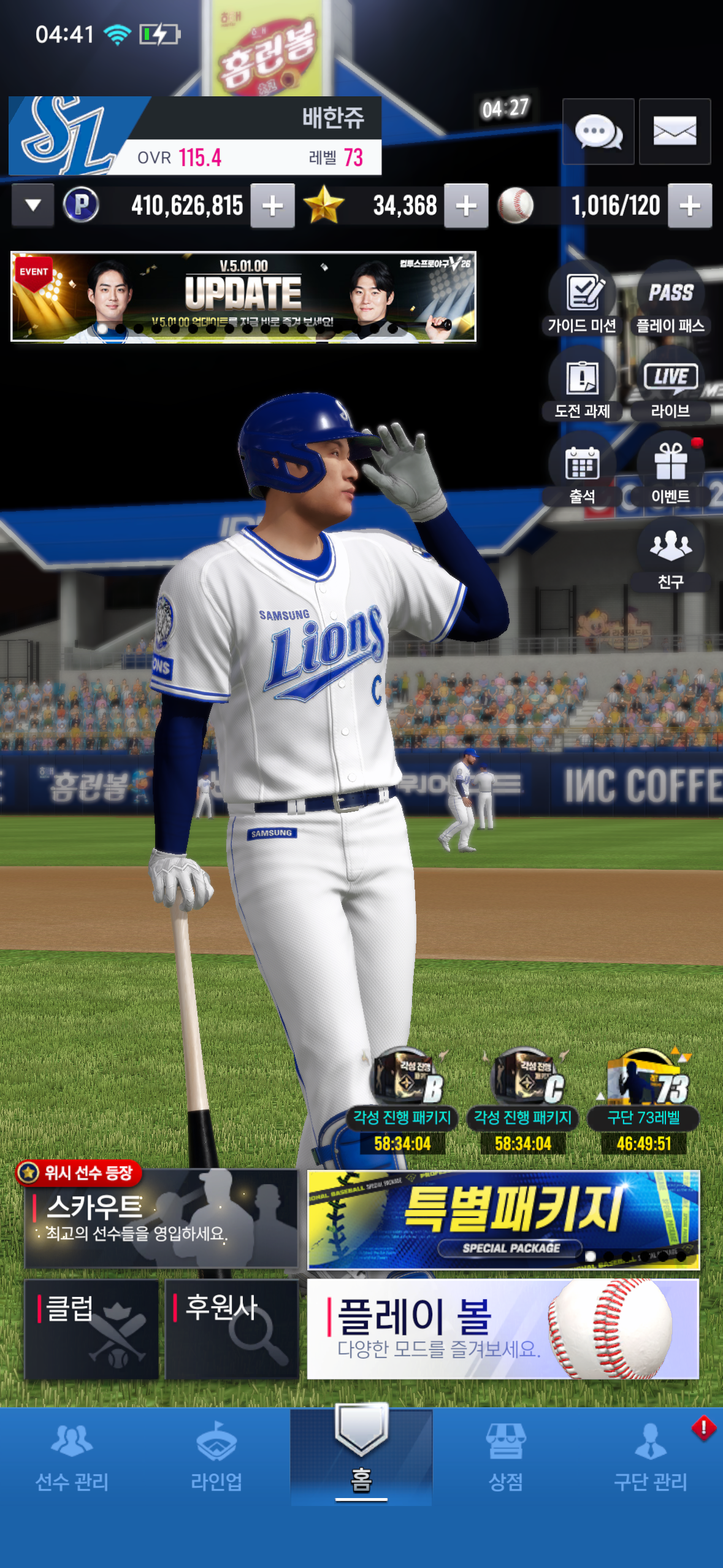Open the mailbox envelope icon
This screenshot has height=1568, width=723.
coord(675,131)
